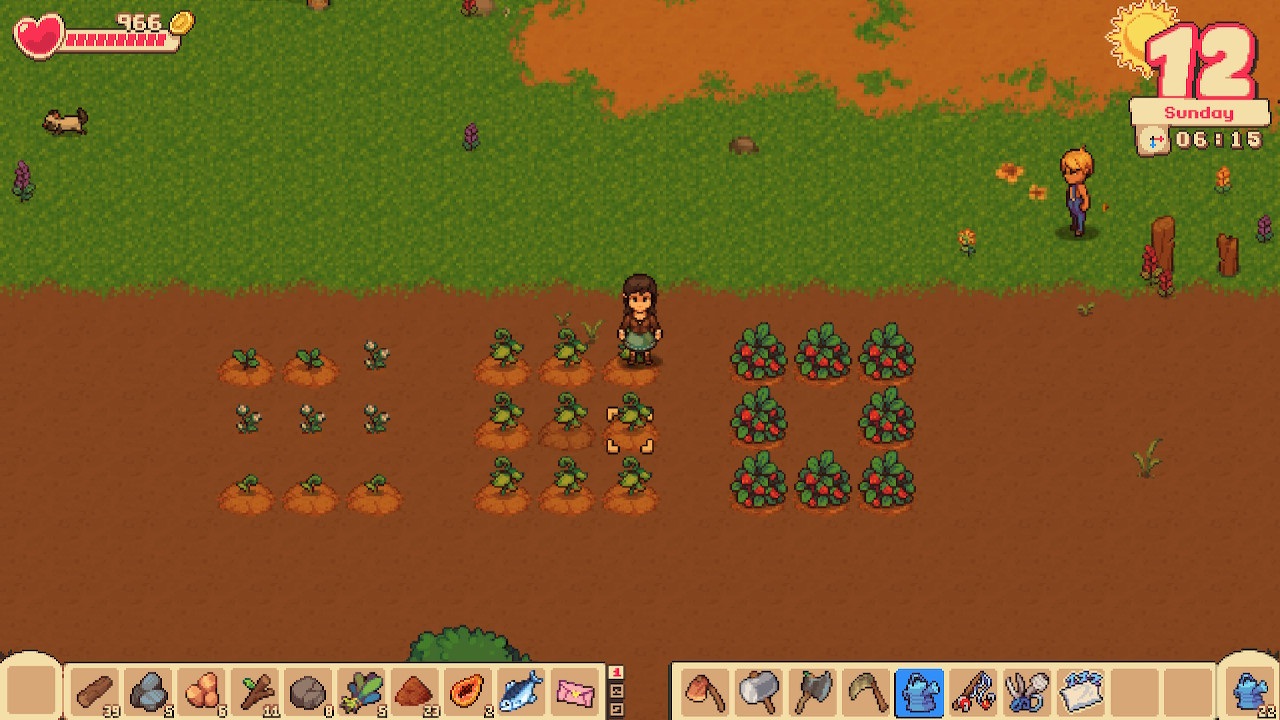Select the wood log inventory slot
Viewport: 1280px width, 720px height.
pyautogui.click(x=95, y=691)
